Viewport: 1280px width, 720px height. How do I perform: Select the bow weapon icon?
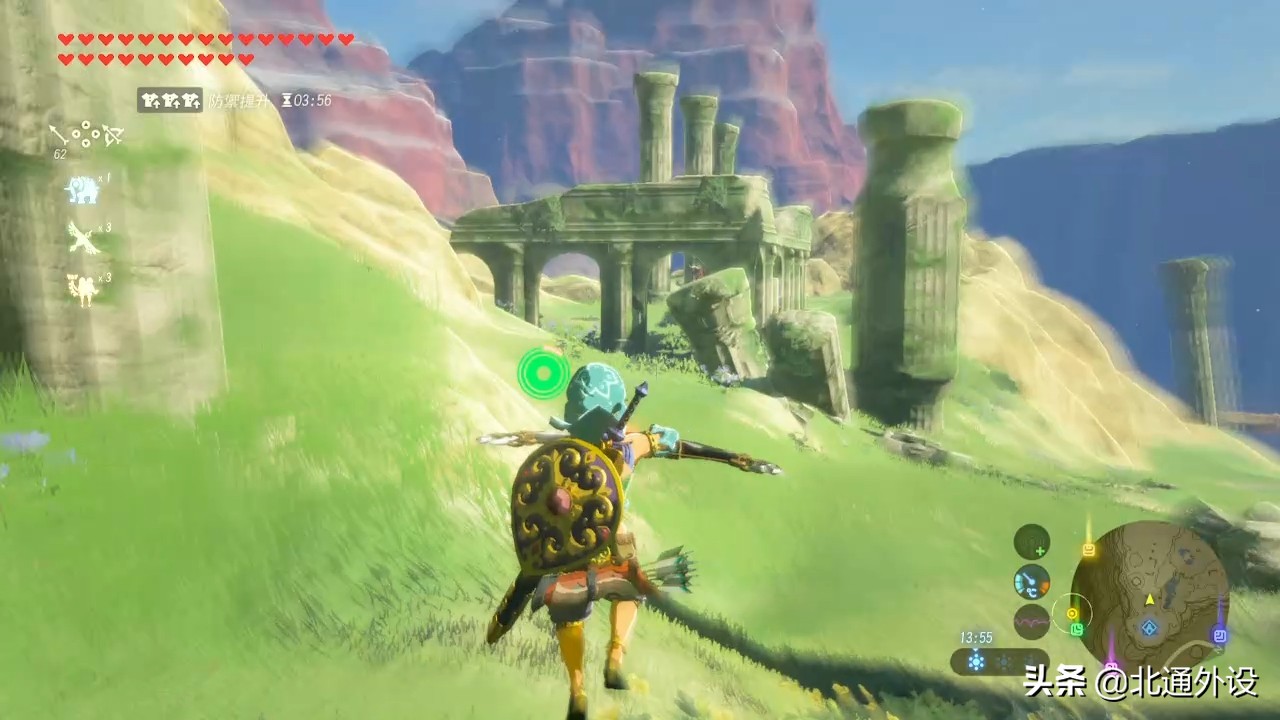[112, 135]
